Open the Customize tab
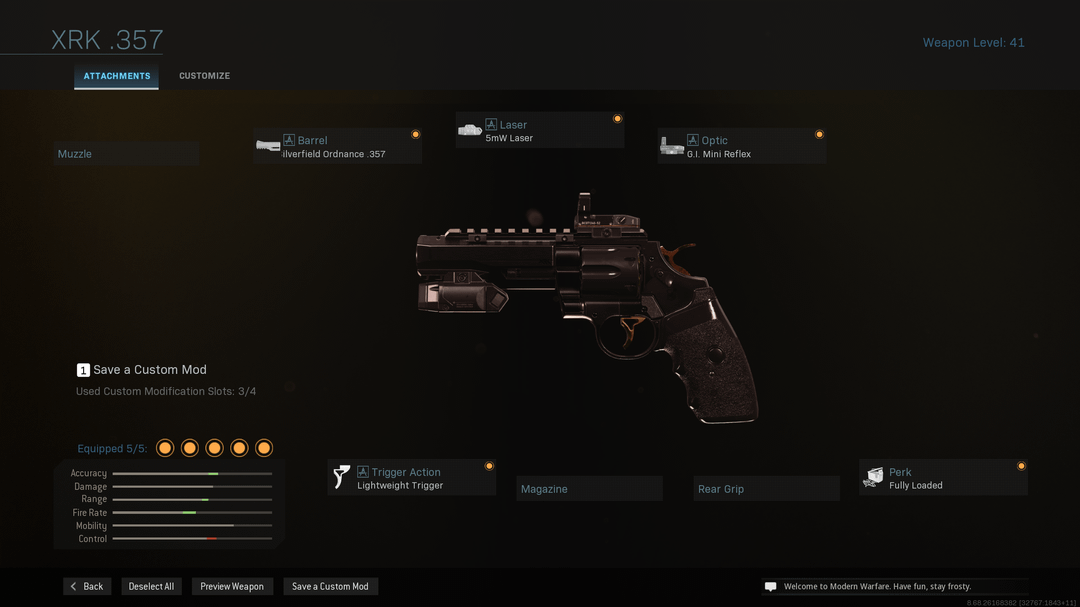Image resolution: width=1080 pixels, height=607 pixels. (x=204, y=76)
